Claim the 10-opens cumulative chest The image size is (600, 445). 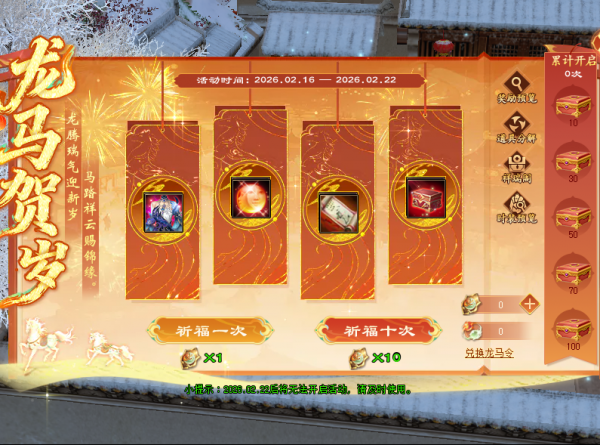tap(574, 104)
